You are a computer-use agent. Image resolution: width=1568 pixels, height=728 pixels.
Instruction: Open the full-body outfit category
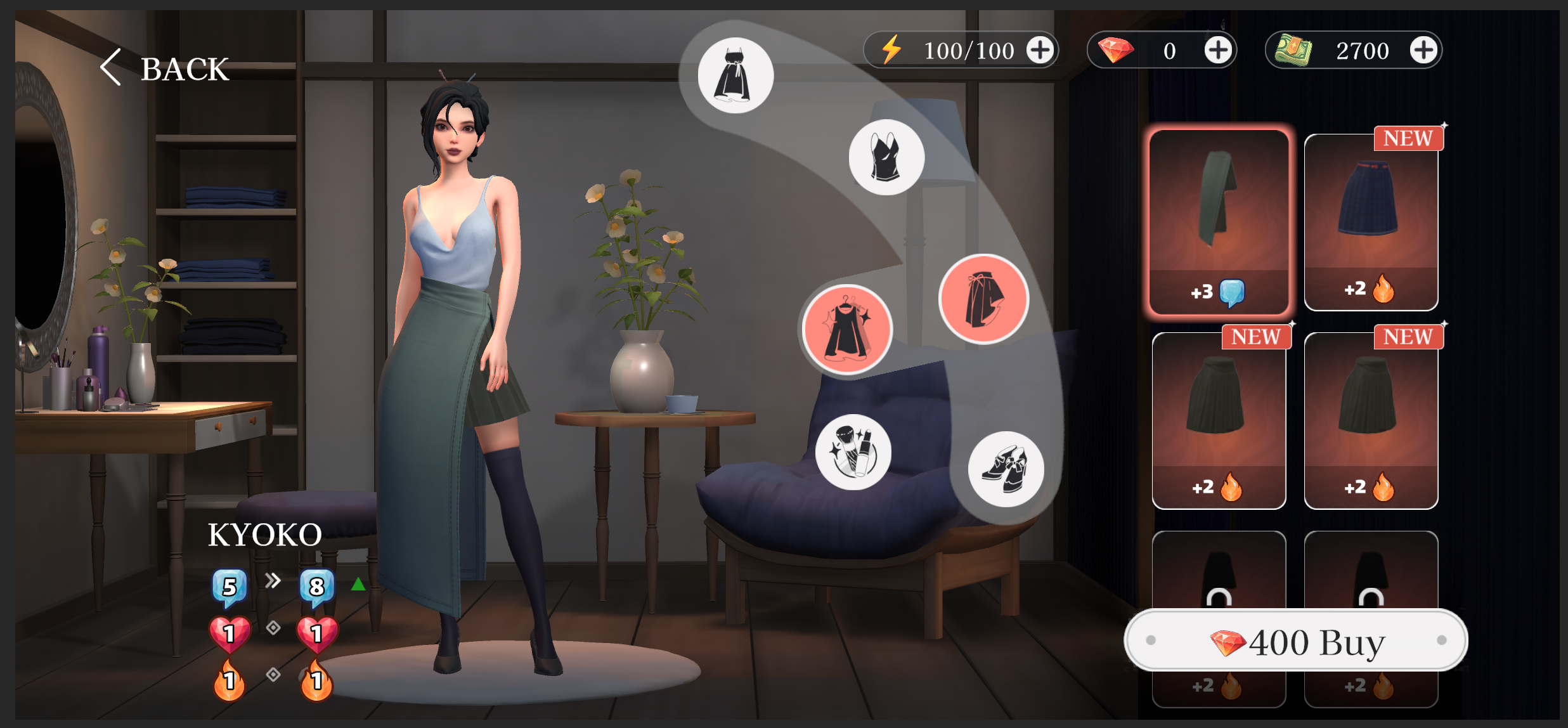point(735,75)
